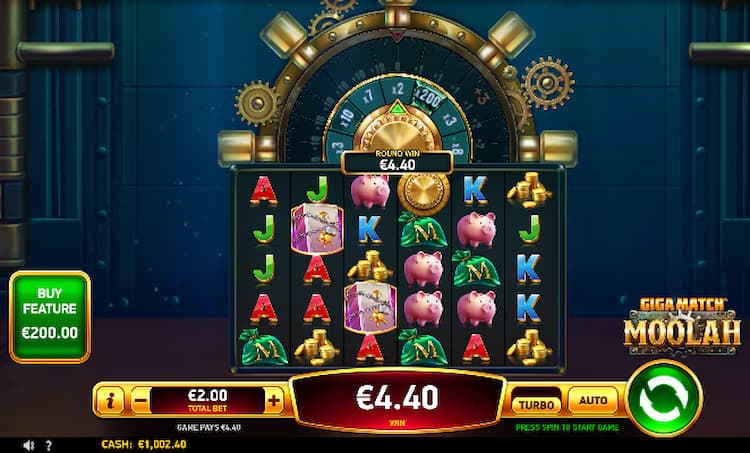Open the game info paytable

tap(110, 401)
